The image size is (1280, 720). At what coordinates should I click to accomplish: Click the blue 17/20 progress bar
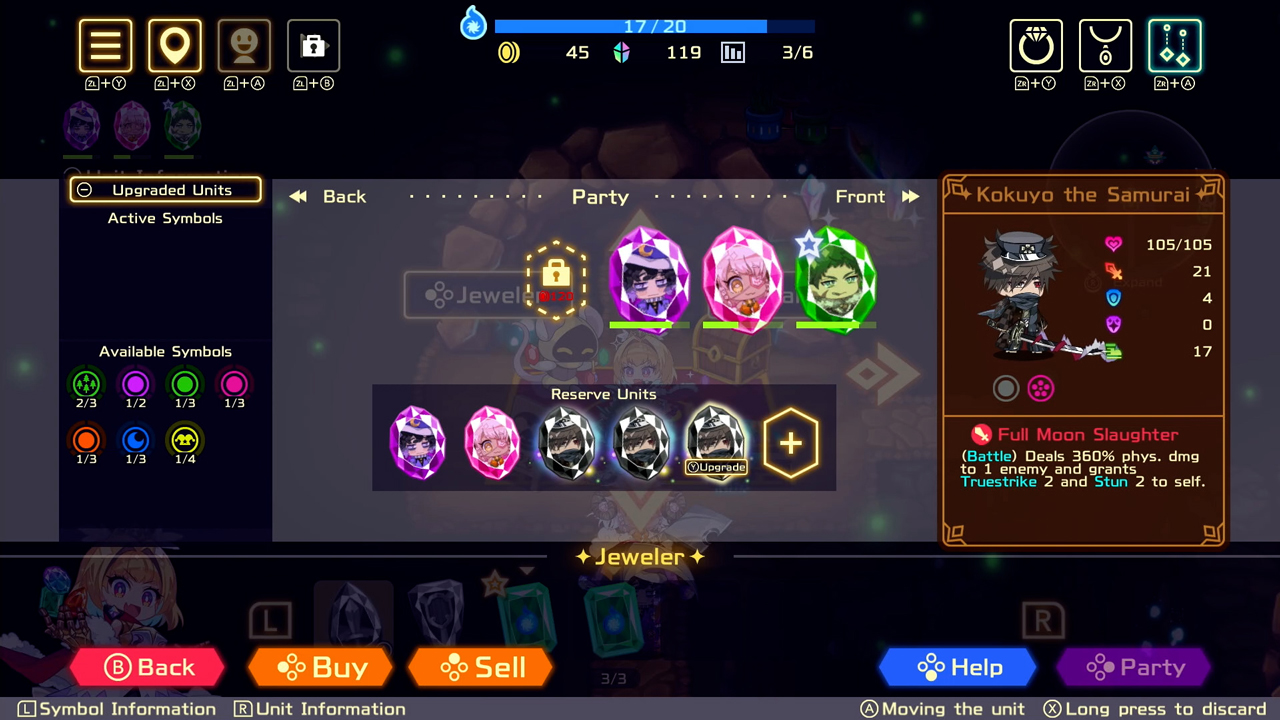(655, 26)
